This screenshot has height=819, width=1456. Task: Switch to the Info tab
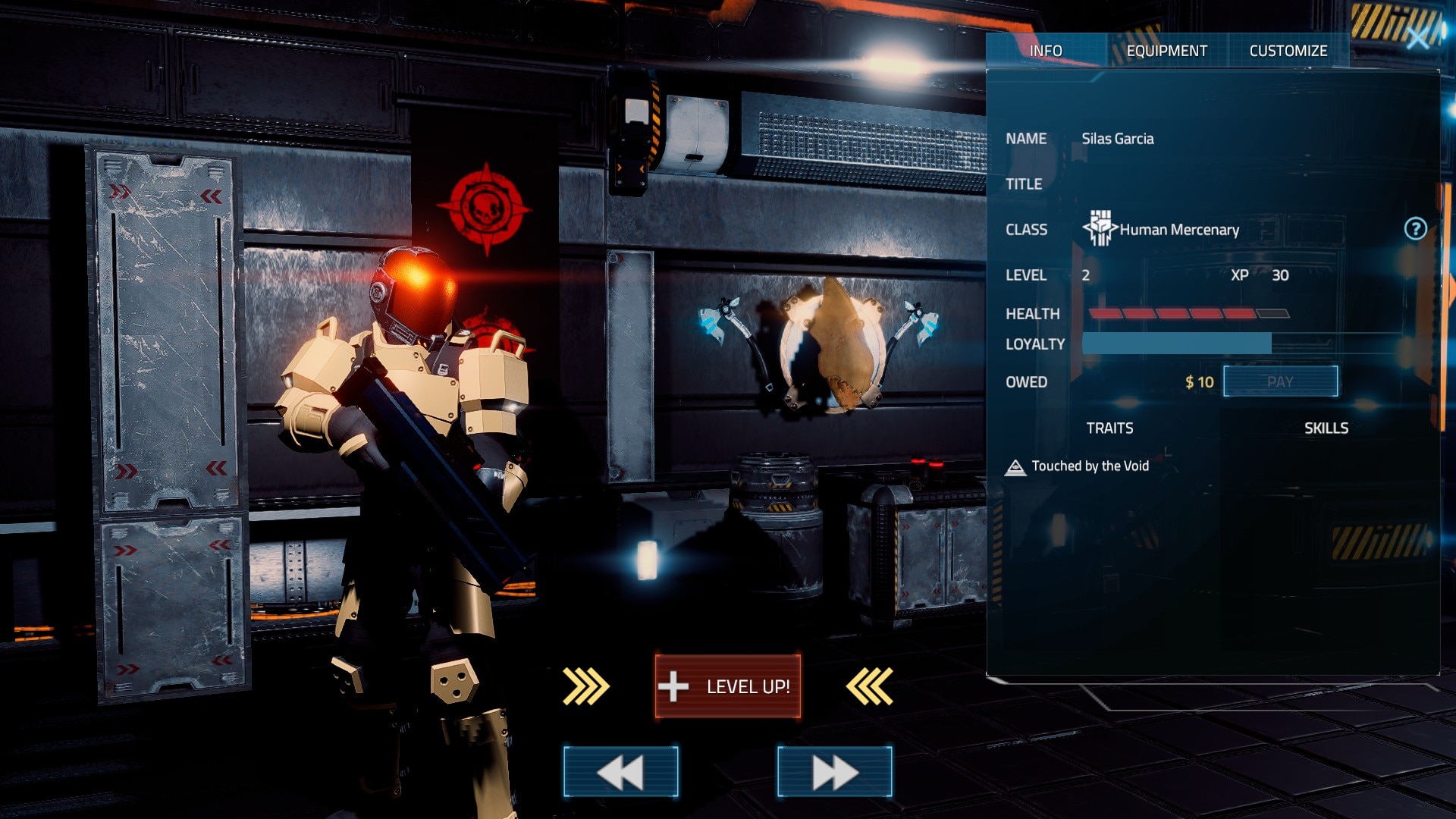click(1046, 51)
